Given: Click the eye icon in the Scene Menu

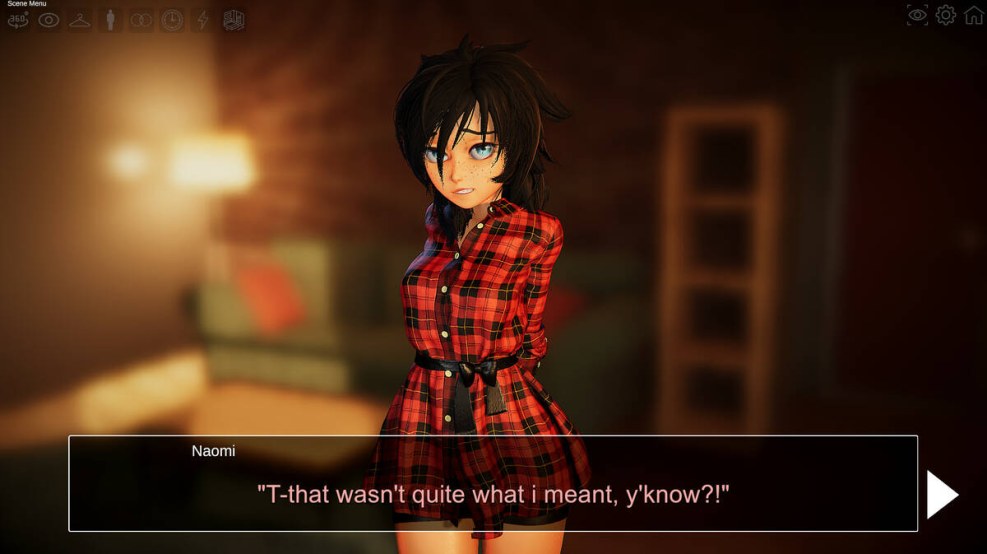Looking at the screenshot, I should pos(48,20).
